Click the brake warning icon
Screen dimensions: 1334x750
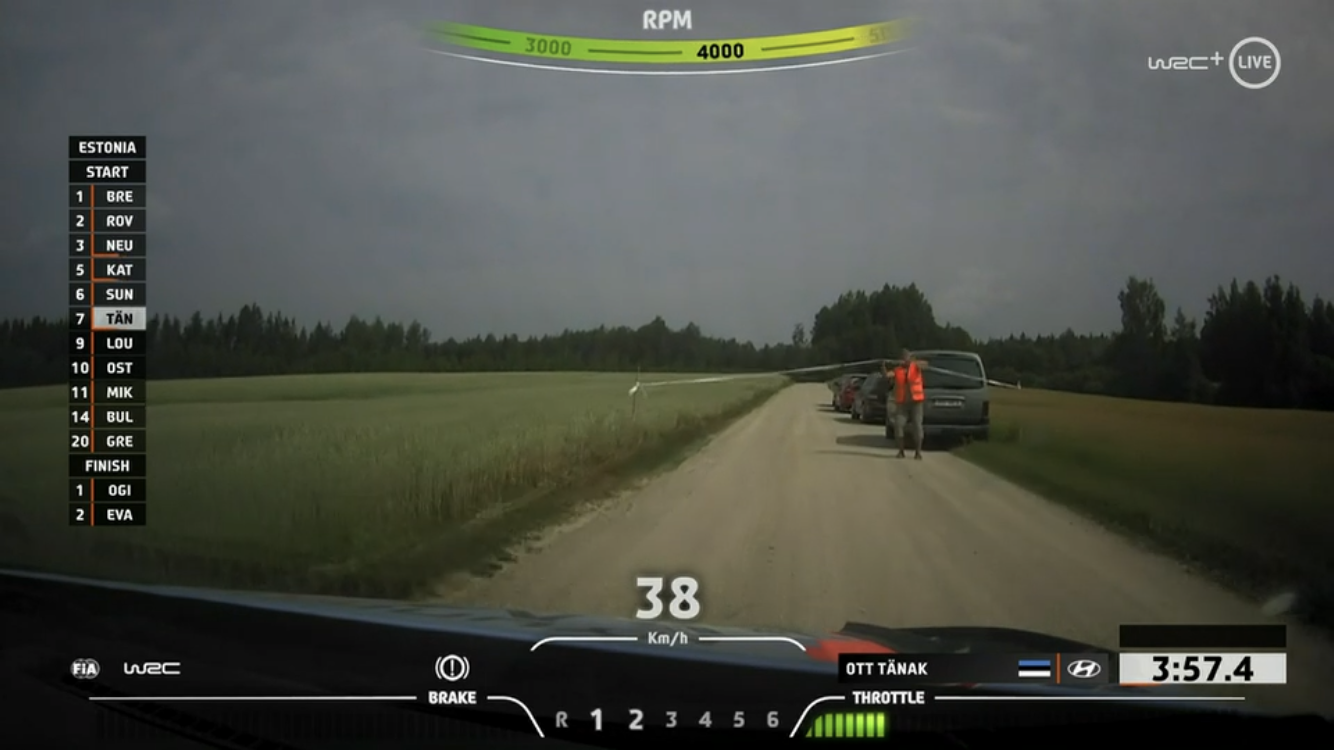coord(452,668)
